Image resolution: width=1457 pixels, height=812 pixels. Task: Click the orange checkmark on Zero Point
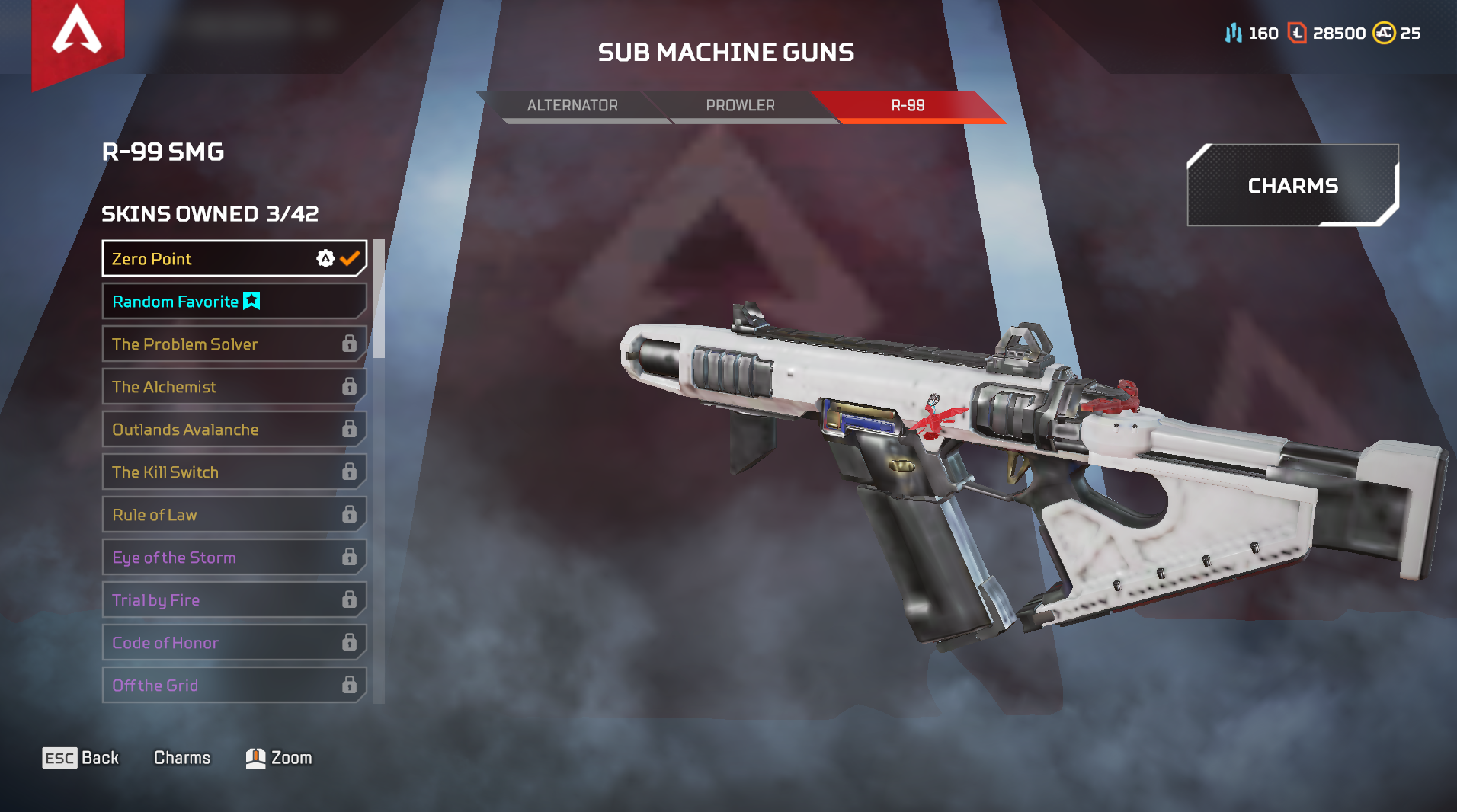(350, 258)
